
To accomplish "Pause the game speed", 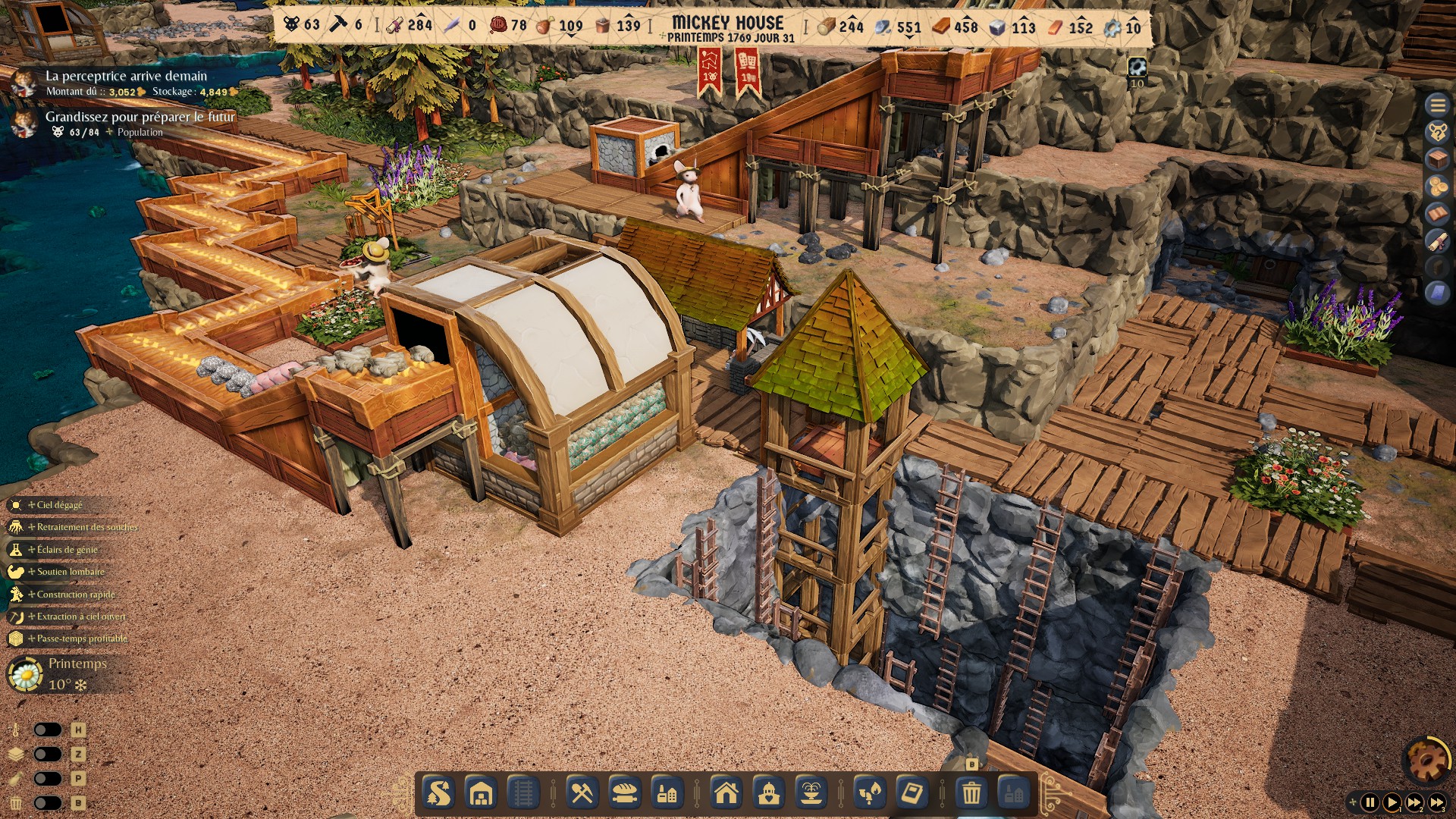I will click(x=1370, y=802).
